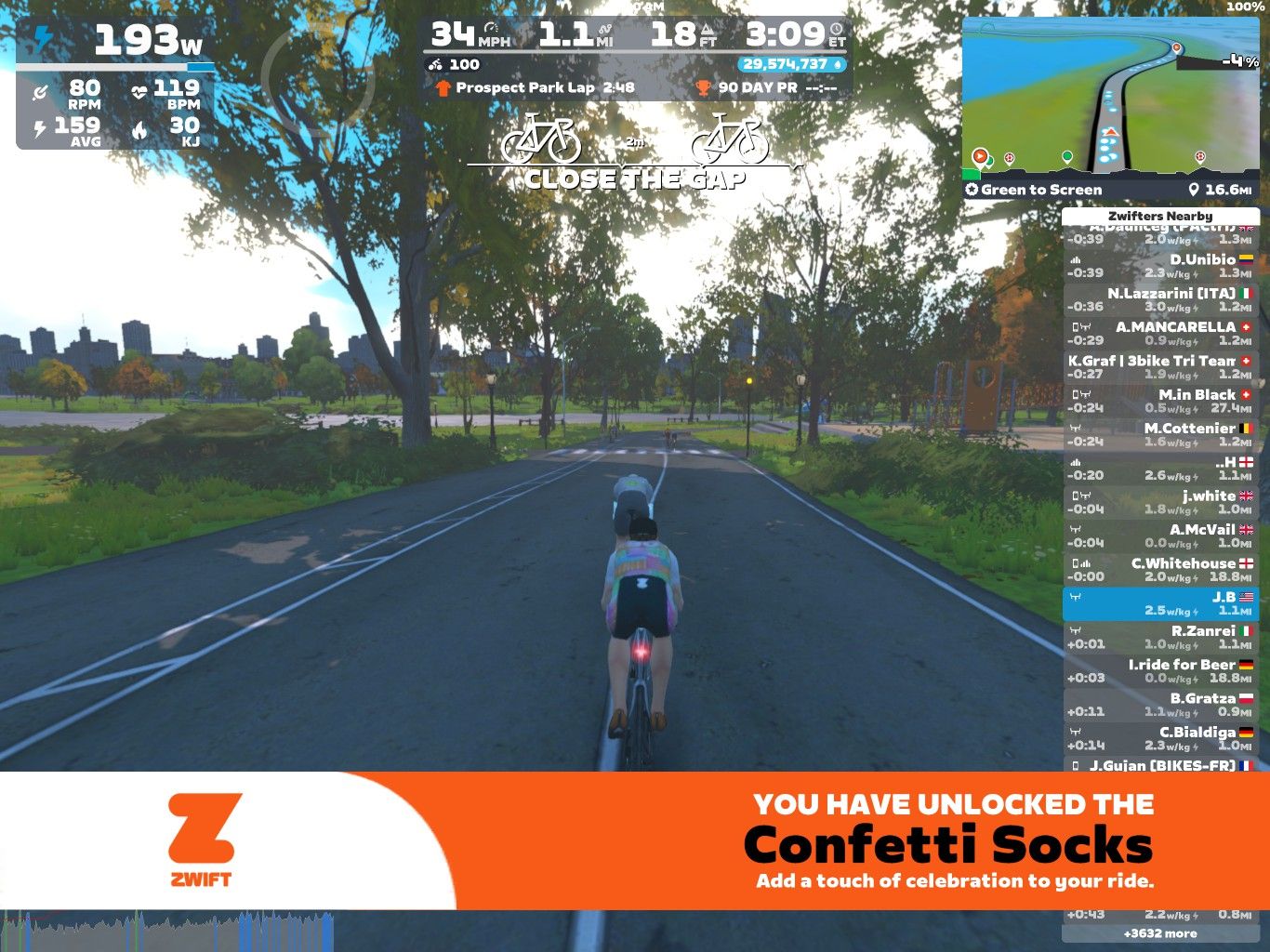Select D.Unibio in the nearby riders list
This screenshot has width=1270, height=952.
pos(1160,267)
